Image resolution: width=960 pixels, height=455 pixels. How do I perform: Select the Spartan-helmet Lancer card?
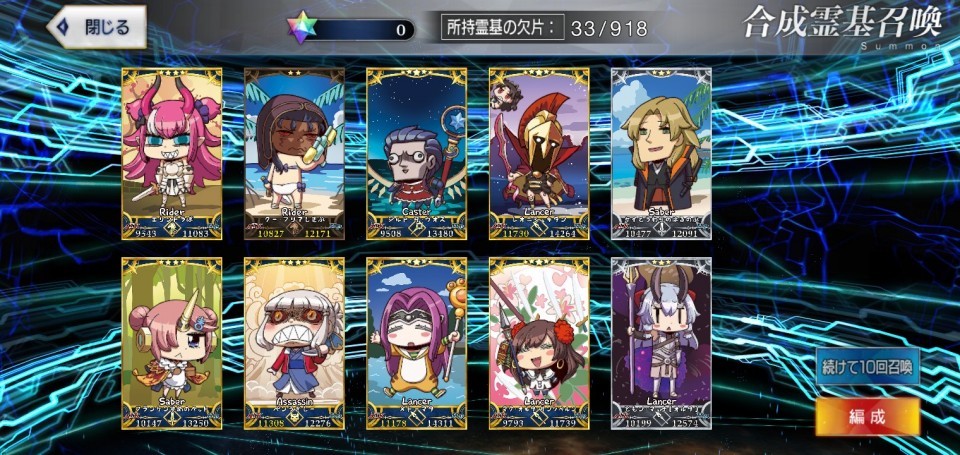click(x=539, y=154)
